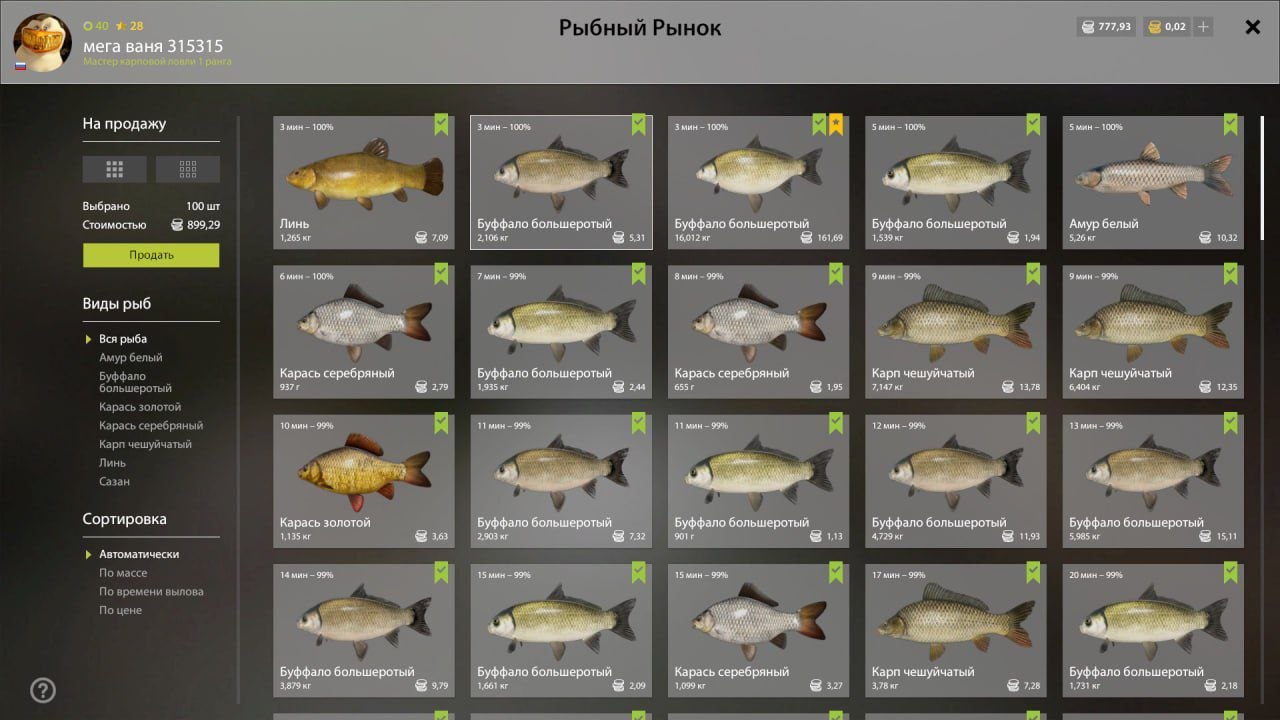Show Вся рыба category
The image size is (1280, 720).
click(123, 339)
